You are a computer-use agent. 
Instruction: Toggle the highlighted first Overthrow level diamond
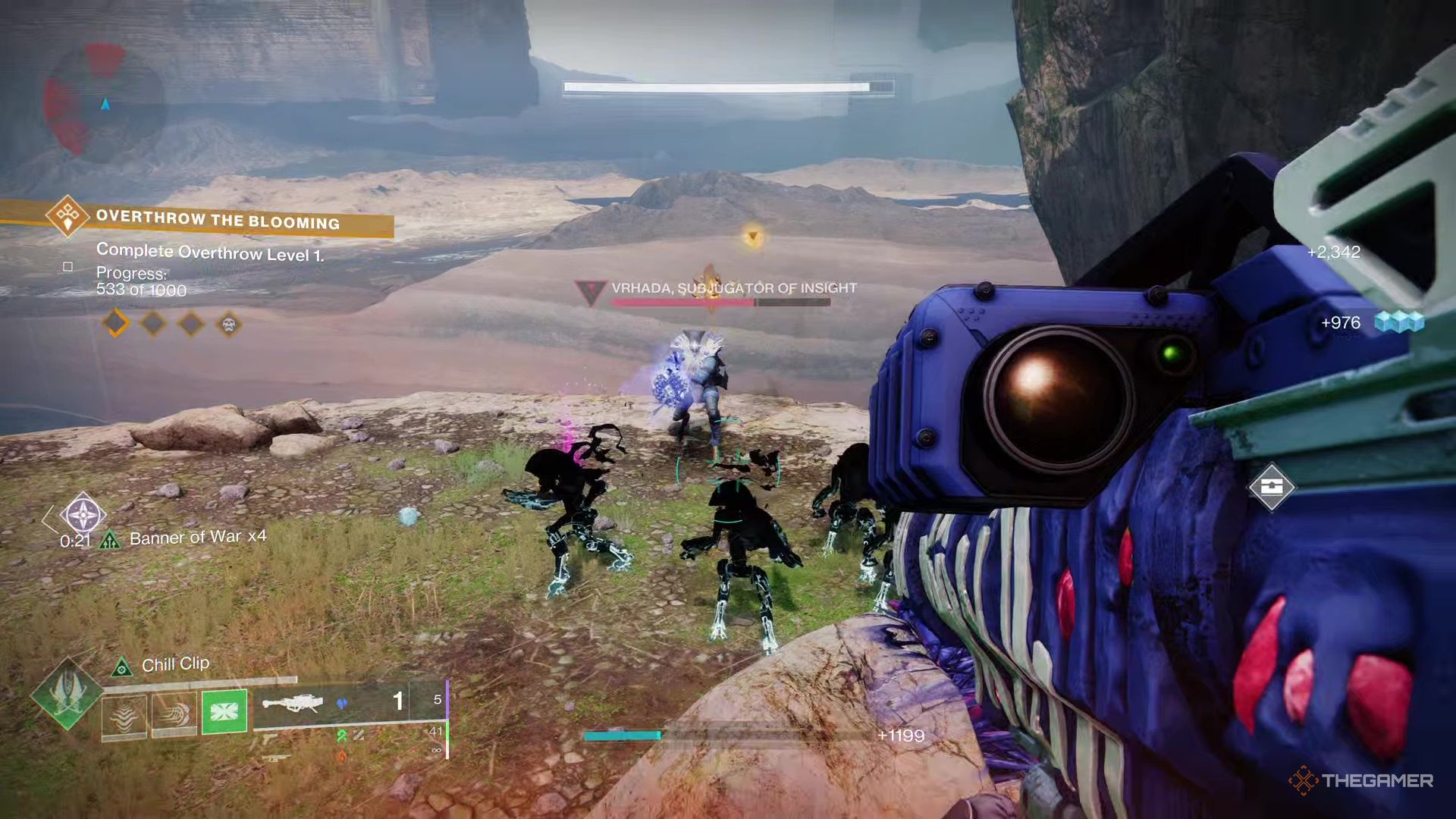coord(117,324)
